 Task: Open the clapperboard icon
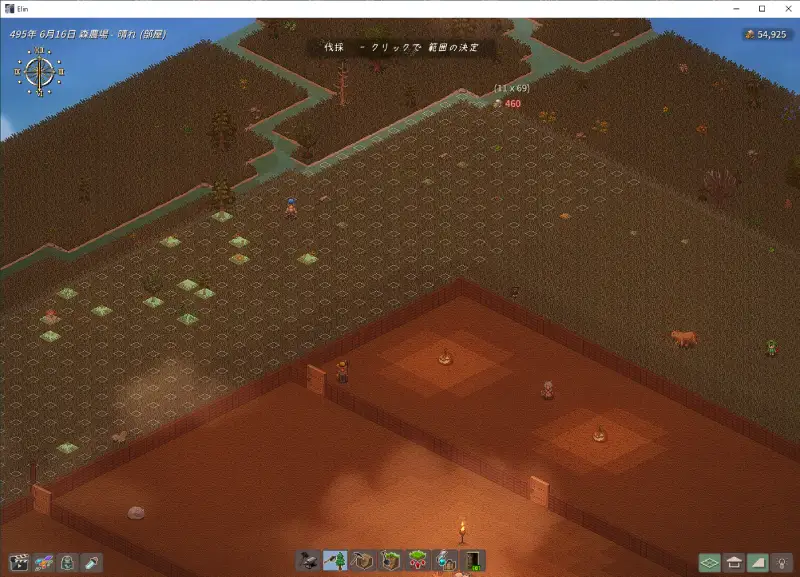[18, 563]
